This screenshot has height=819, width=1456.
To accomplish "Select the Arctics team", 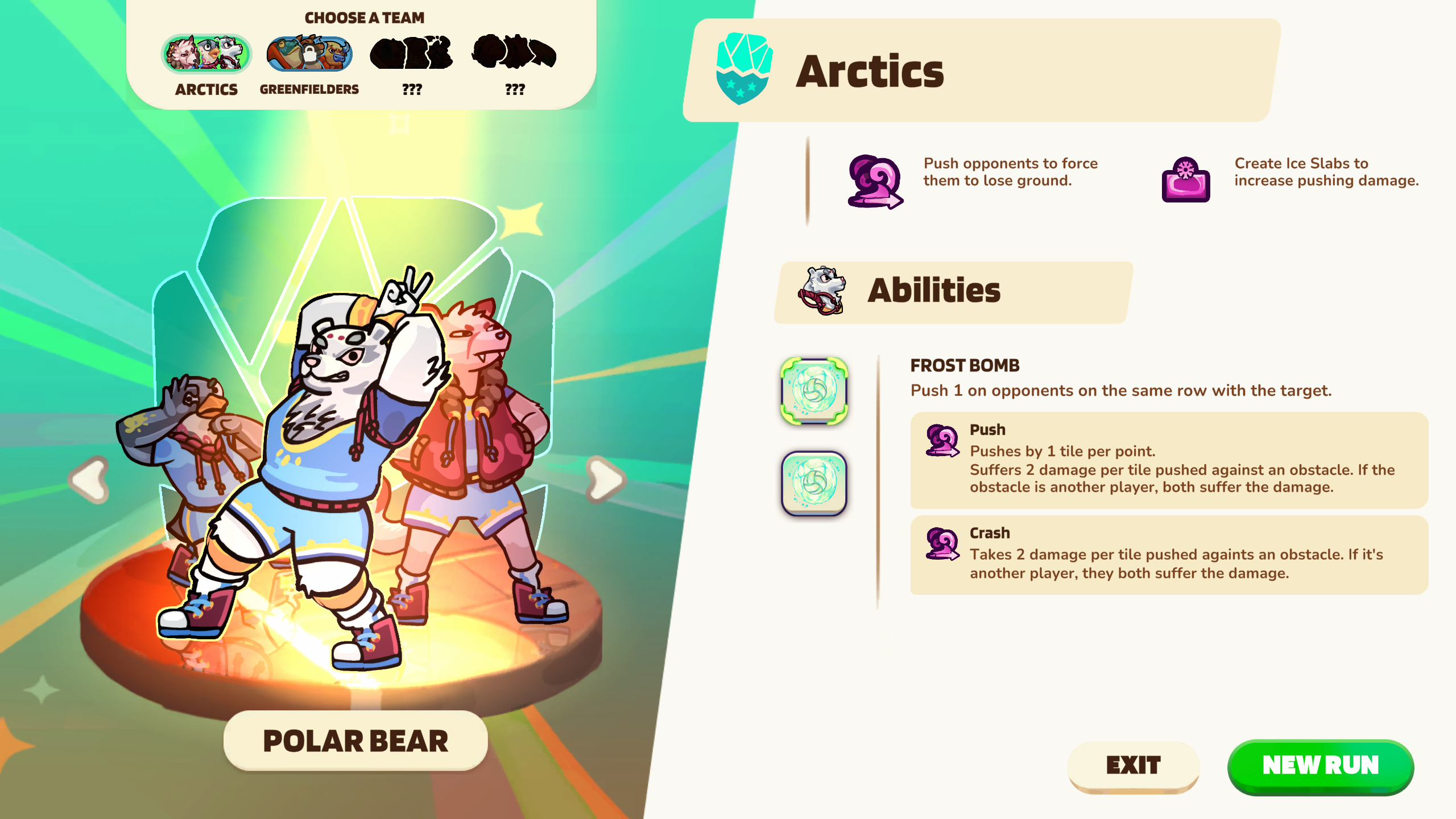I will click(x=206, y=55).
